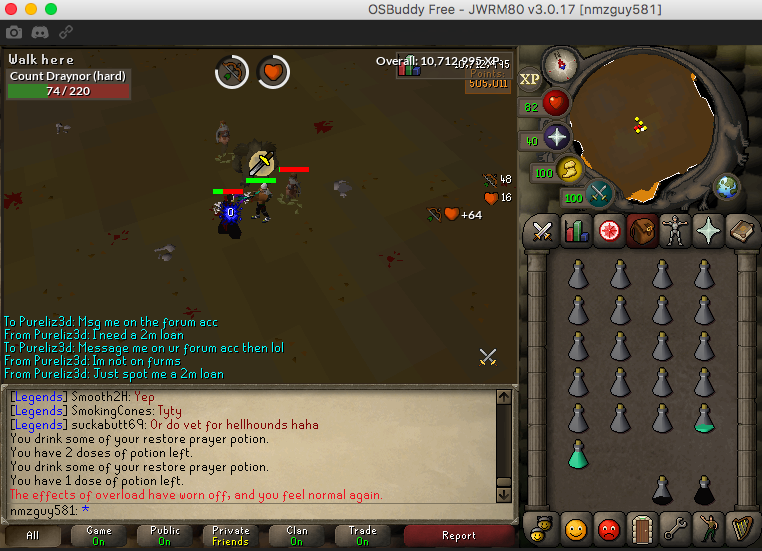Image resolution: width=762 pixels, height=551 pixels.
Task: Drink the full green prayer restore potion
Action: pyautogui.click(x=578, y=455)
